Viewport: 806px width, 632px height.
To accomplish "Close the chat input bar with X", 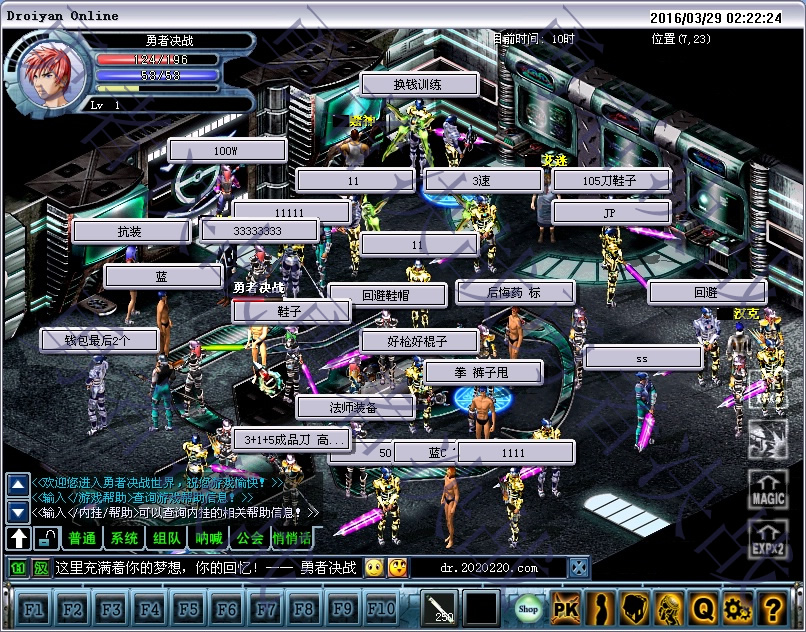I will (579, 568).
